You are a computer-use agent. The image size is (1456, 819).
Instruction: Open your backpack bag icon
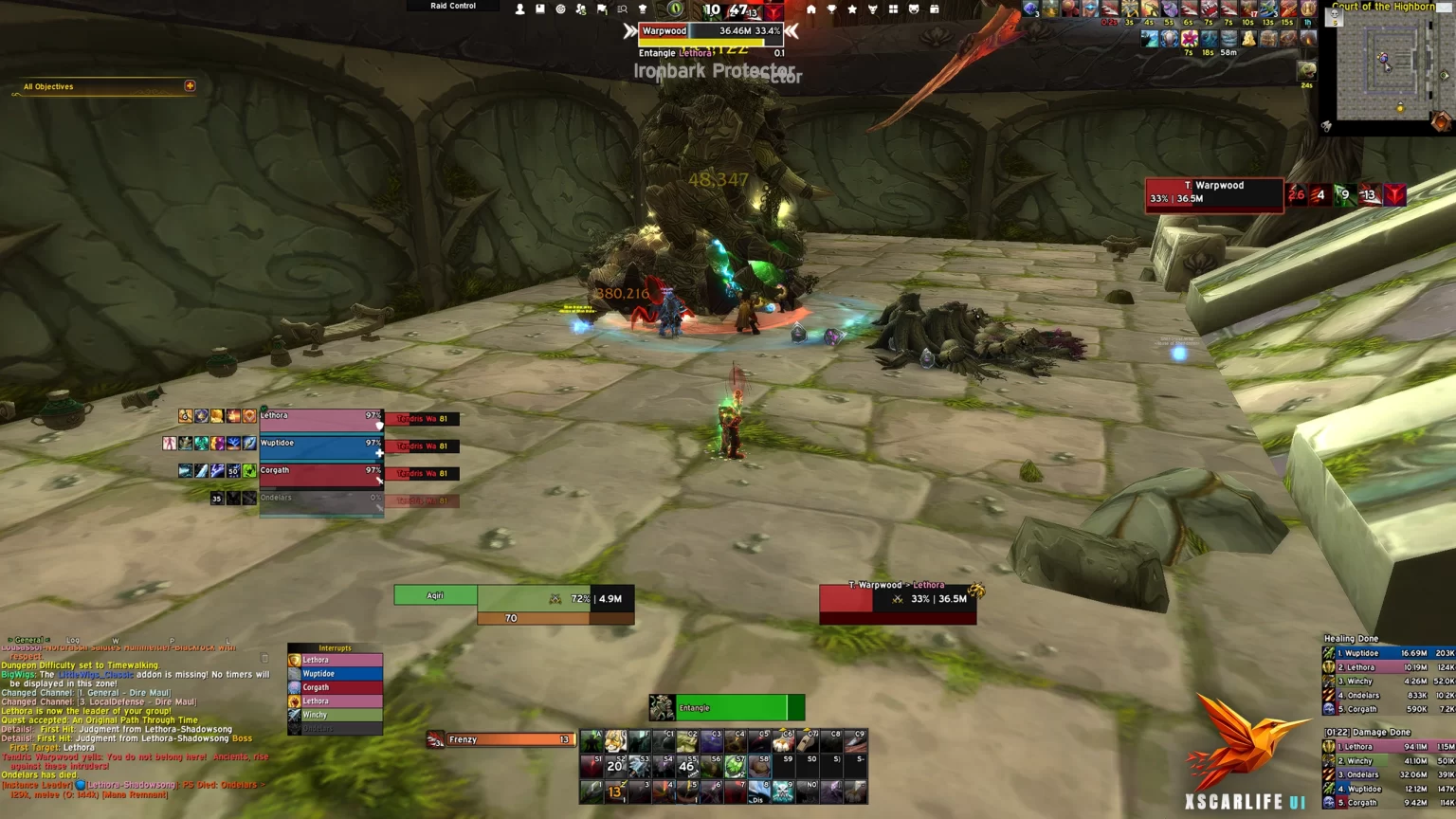click(935, 9)
